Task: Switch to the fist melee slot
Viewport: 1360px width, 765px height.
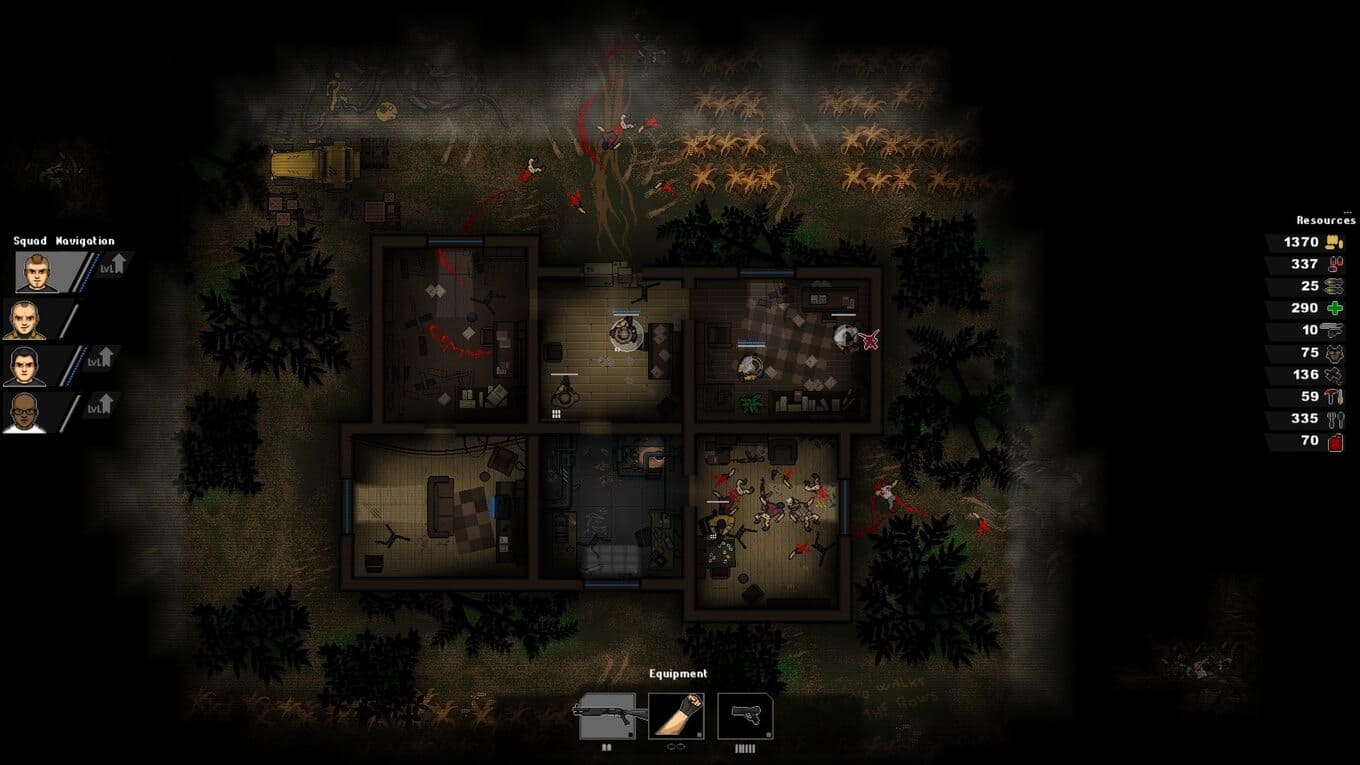Action: 676,716
